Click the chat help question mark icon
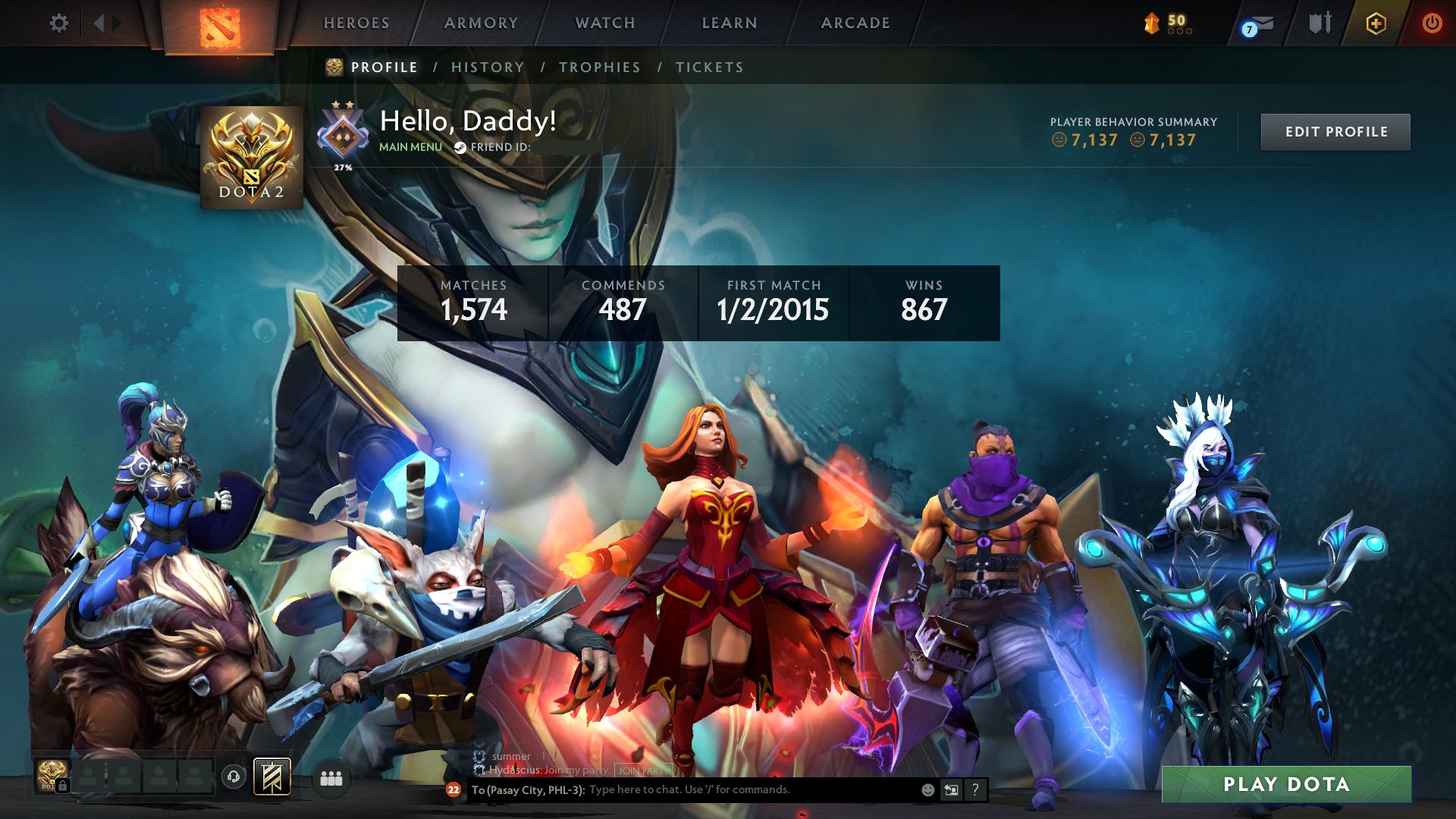 [974, 790]
